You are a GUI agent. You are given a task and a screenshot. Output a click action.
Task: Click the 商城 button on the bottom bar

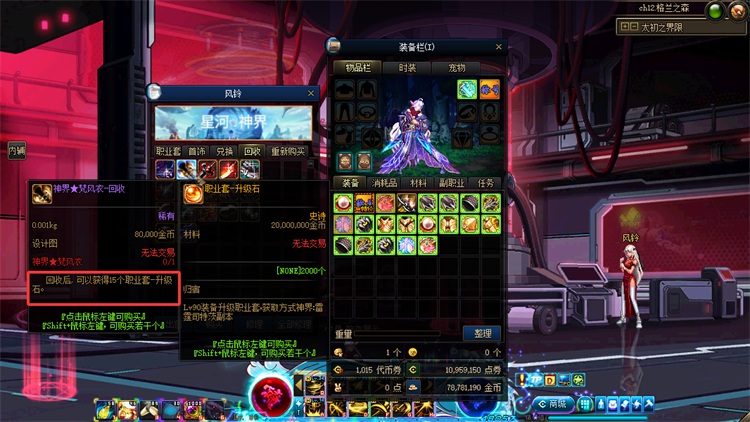(555, 404)
